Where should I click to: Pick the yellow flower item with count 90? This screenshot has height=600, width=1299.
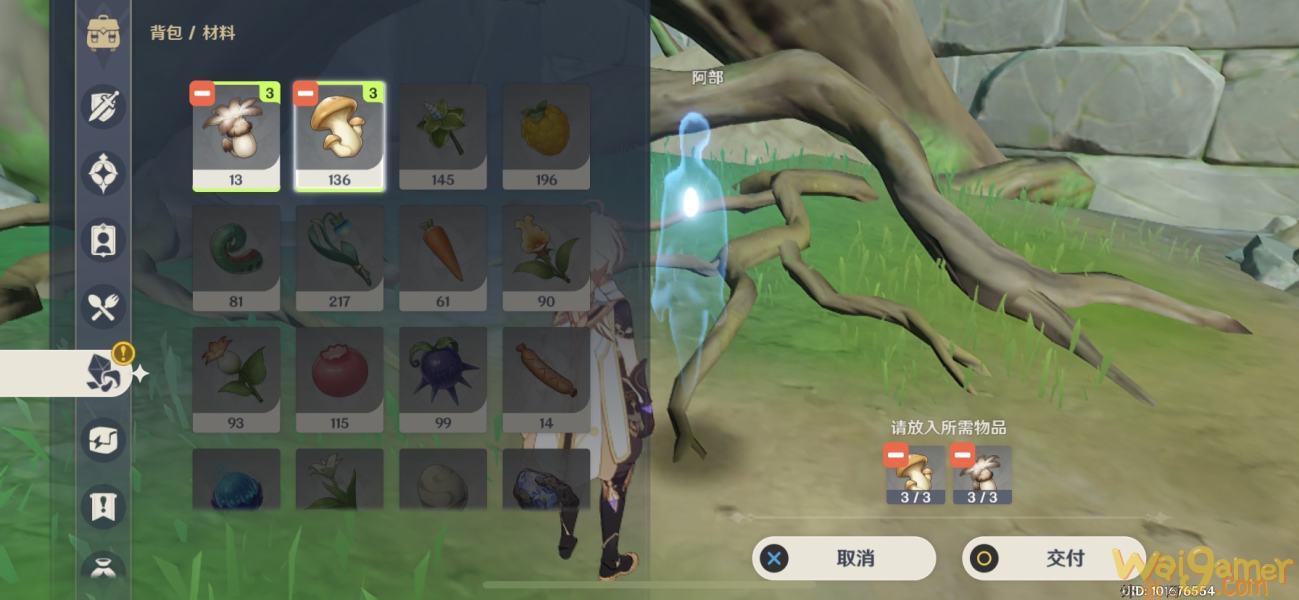(x=546, y=257)
